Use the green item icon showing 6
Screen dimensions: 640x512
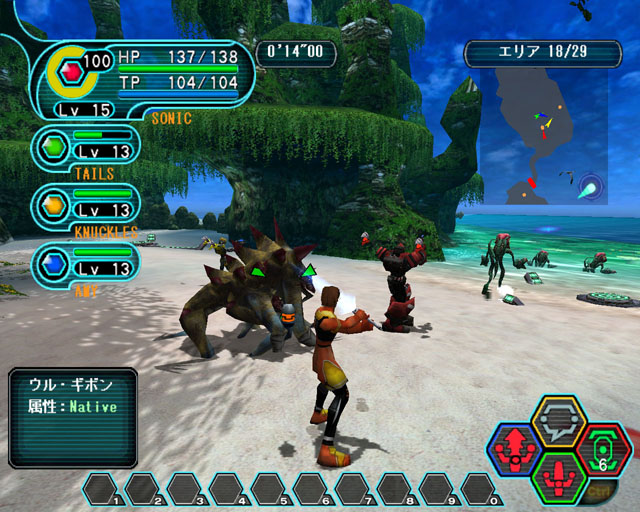point(603,449)
